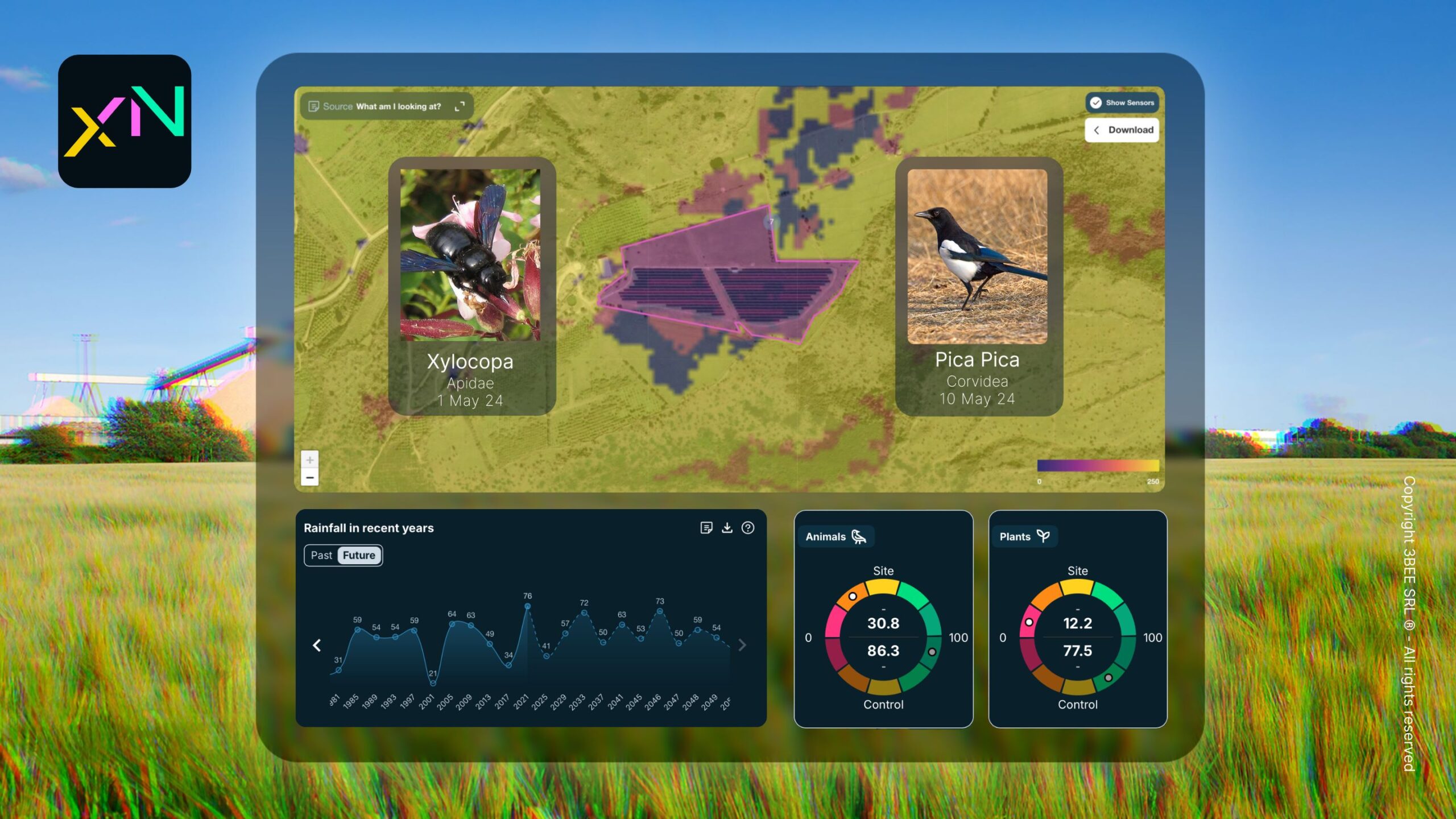
Task: Open rainfall chart help question mark
Action: coord(748,528)
